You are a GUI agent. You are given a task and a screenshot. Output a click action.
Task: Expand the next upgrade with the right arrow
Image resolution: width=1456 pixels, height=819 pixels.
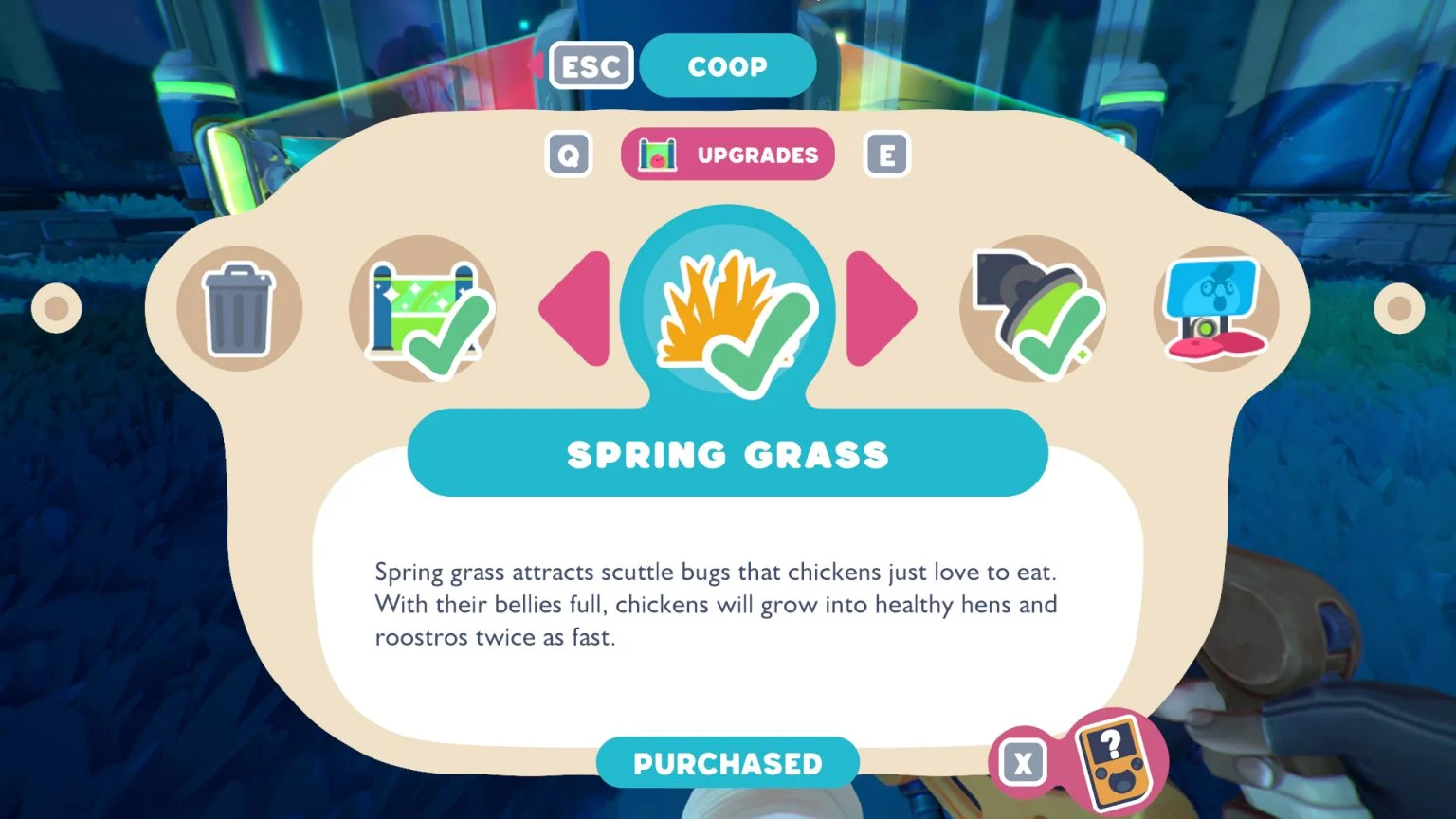point(882,307)
